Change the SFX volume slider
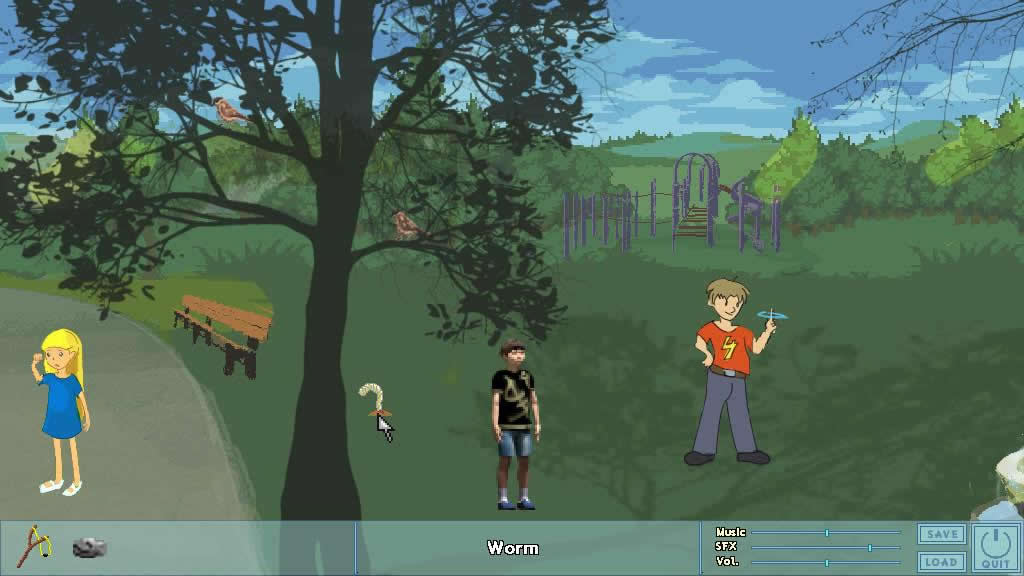Viewport: 1024px width, 576px height. point(869,548)
